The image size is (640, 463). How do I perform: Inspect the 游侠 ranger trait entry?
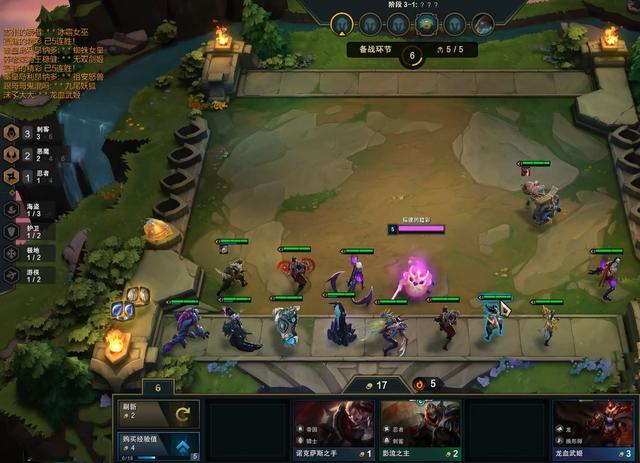(x=26, y=274)
